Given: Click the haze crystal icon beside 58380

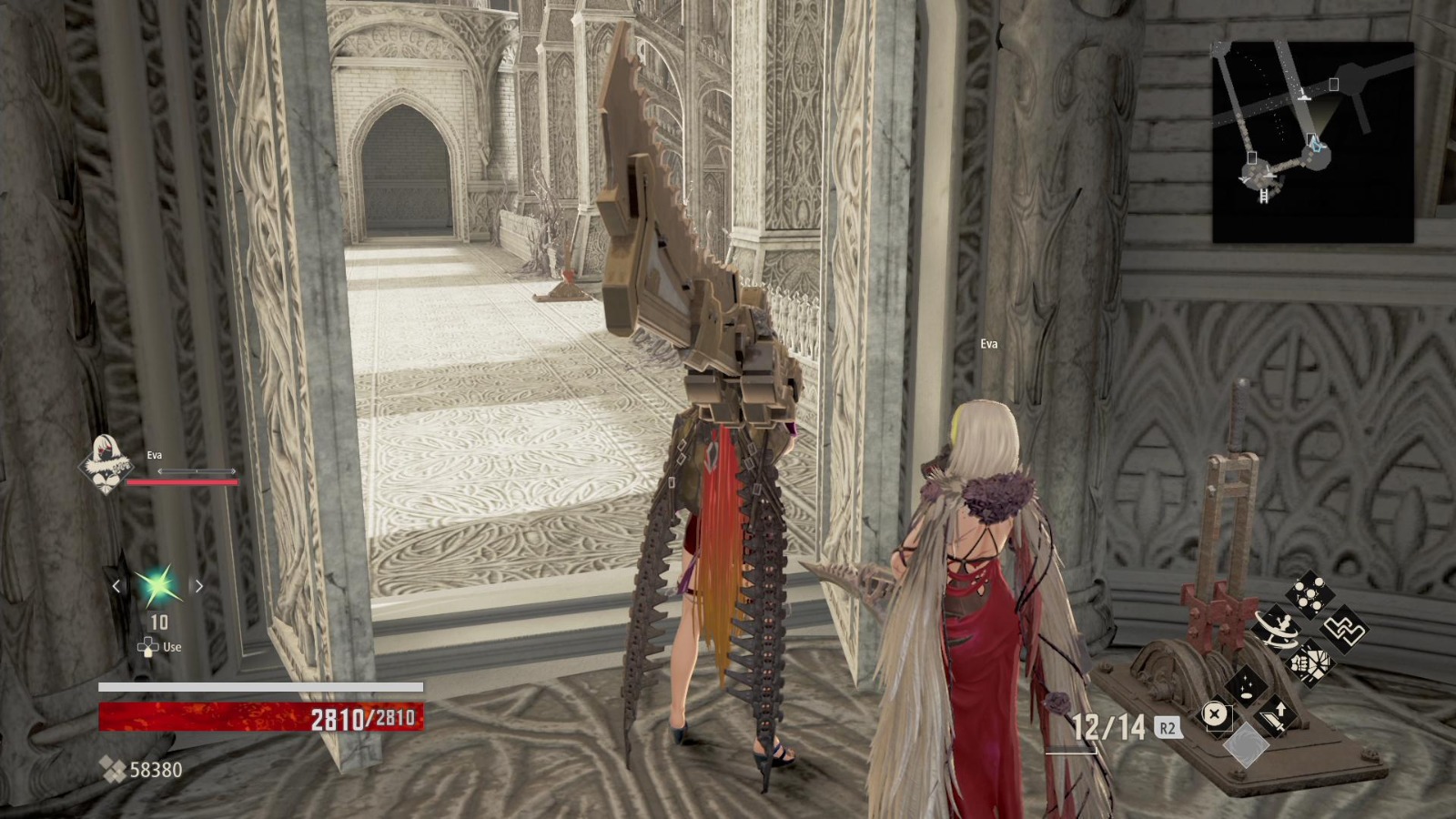Looking at the screenshot, I should [x=114, y=769].
